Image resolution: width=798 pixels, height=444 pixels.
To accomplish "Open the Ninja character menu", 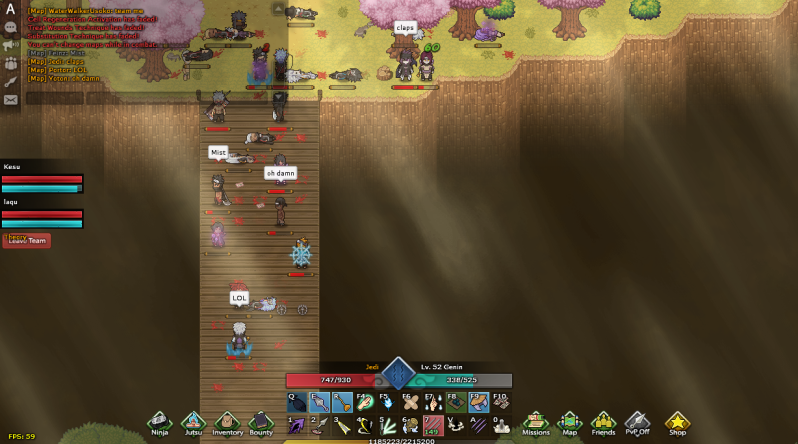I will point(159,422).
